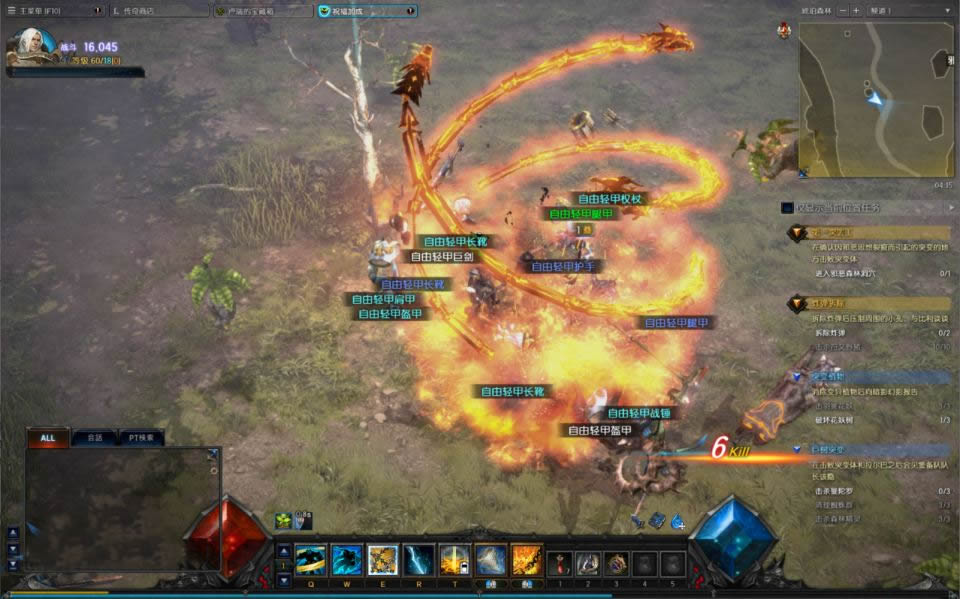Cast the lightning bolt skill on R
This screenshot has height=599, width=960.
[x=418, y=560]
